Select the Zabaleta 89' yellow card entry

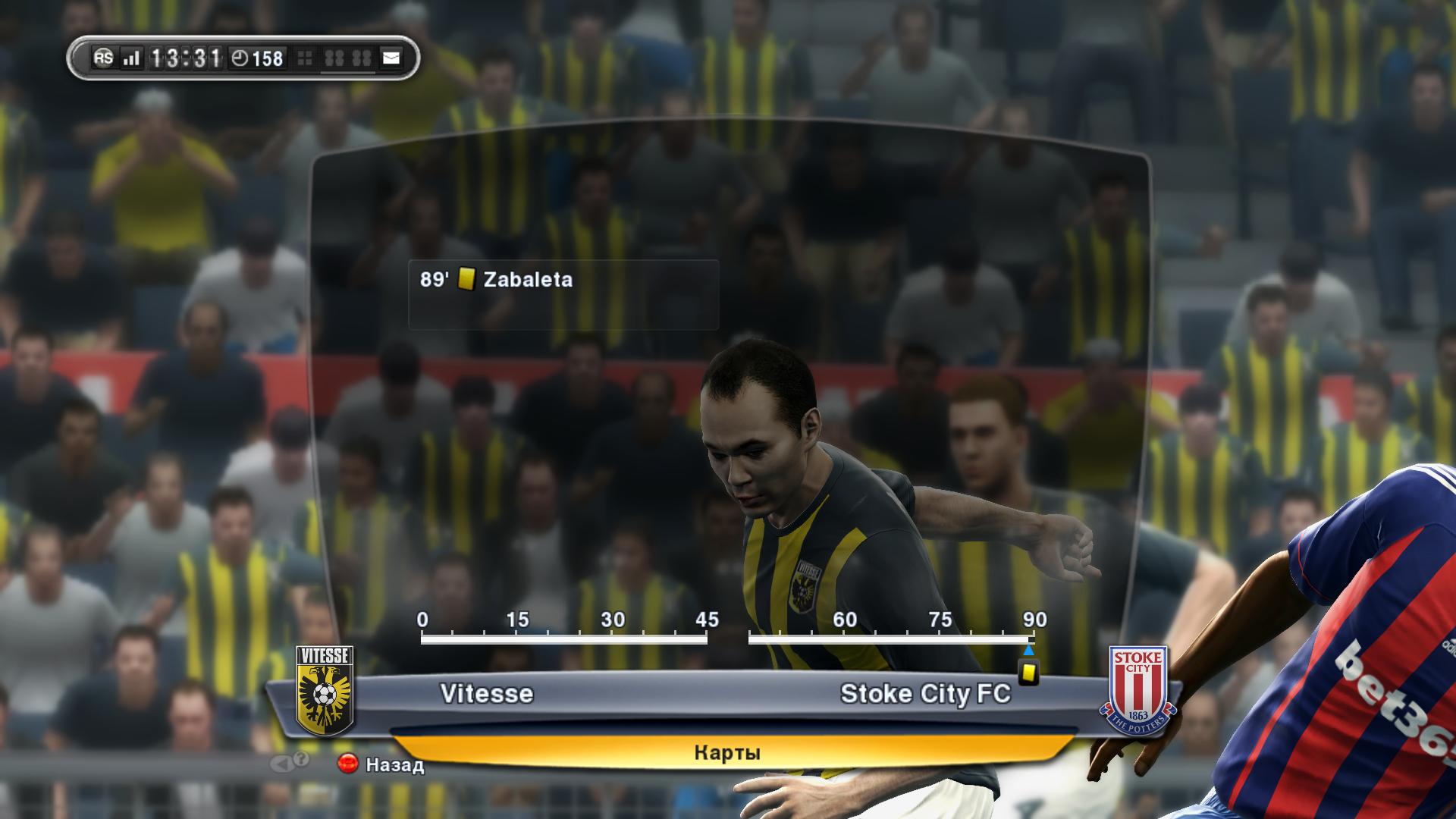(563, 281)
